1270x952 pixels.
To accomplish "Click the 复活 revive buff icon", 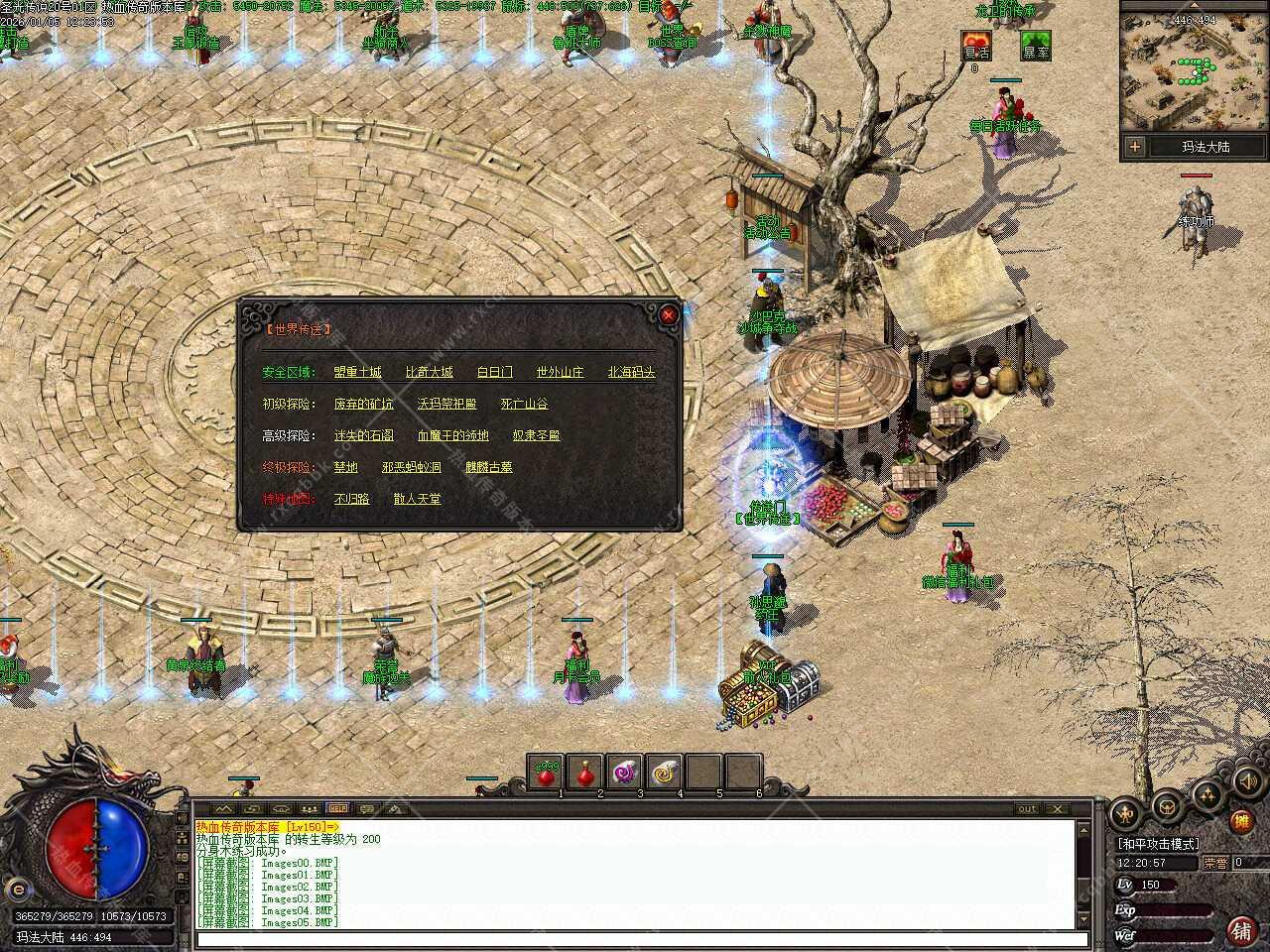I will pyautogui.click(x=975, y=45).
